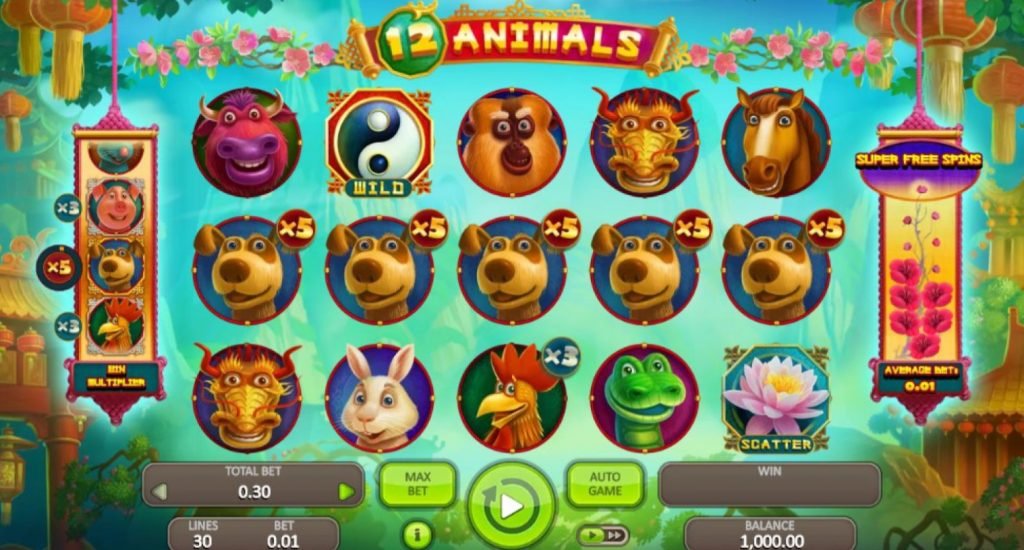
Task: Spin the reels with the green play button
Action: [511, 506]
